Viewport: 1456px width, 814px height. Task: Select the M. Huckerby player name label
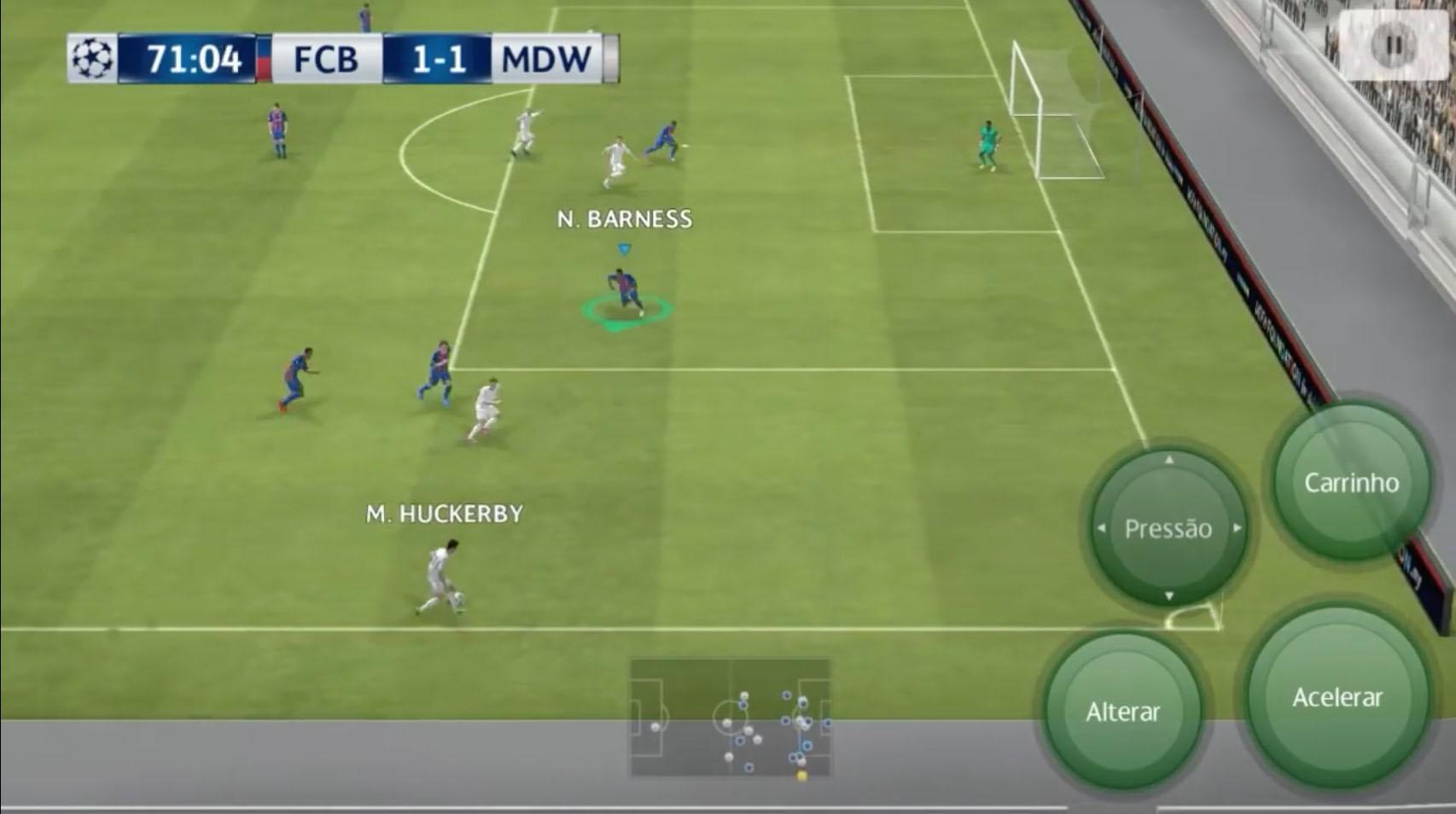(442, 512)
